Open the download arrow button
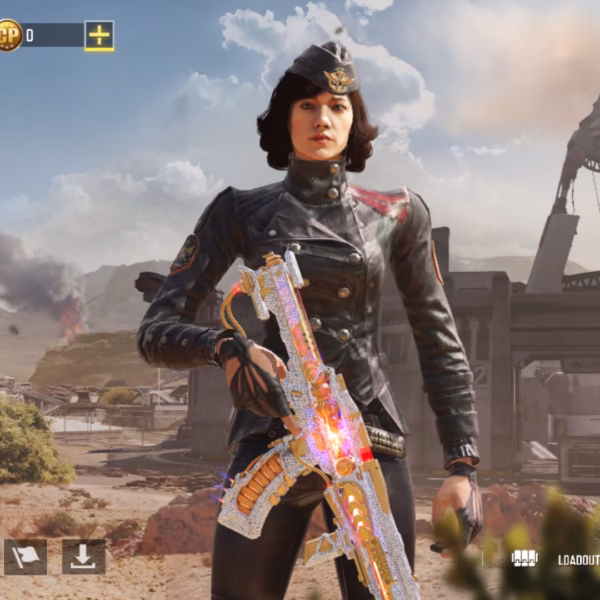Image resolution: width=600 pixels, height=600 pixels. tap(83, 557)
